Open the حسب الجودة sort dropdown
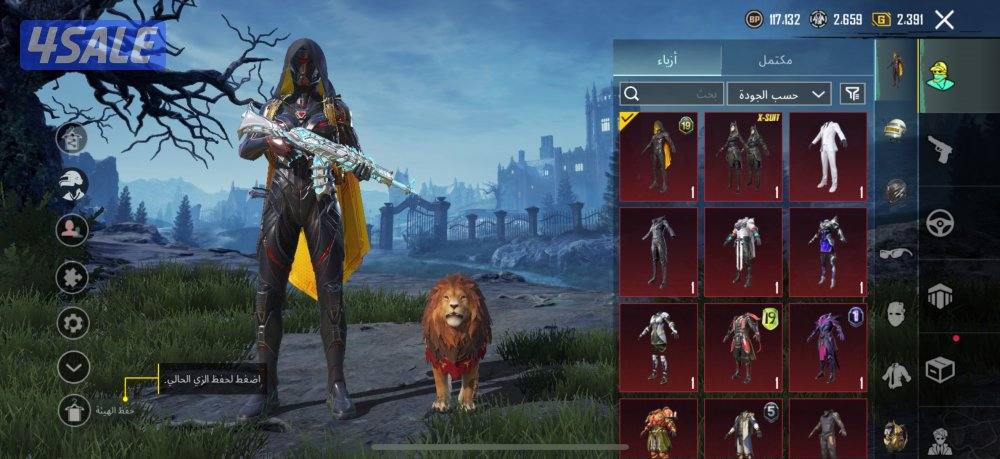Image resolution: width=1000 pixels, height=459 pixels. [x=779, y=94]
